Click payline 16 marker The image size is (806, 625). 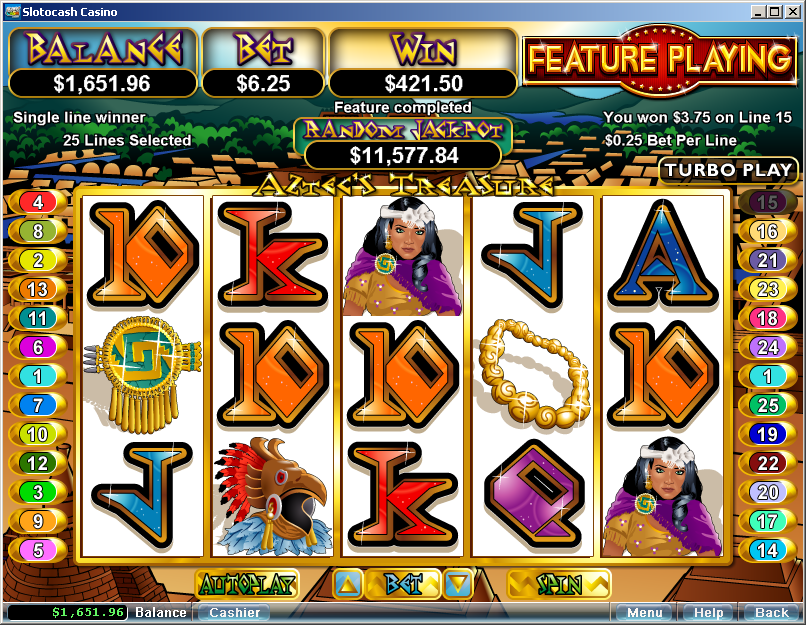click(x=767, y=231)
